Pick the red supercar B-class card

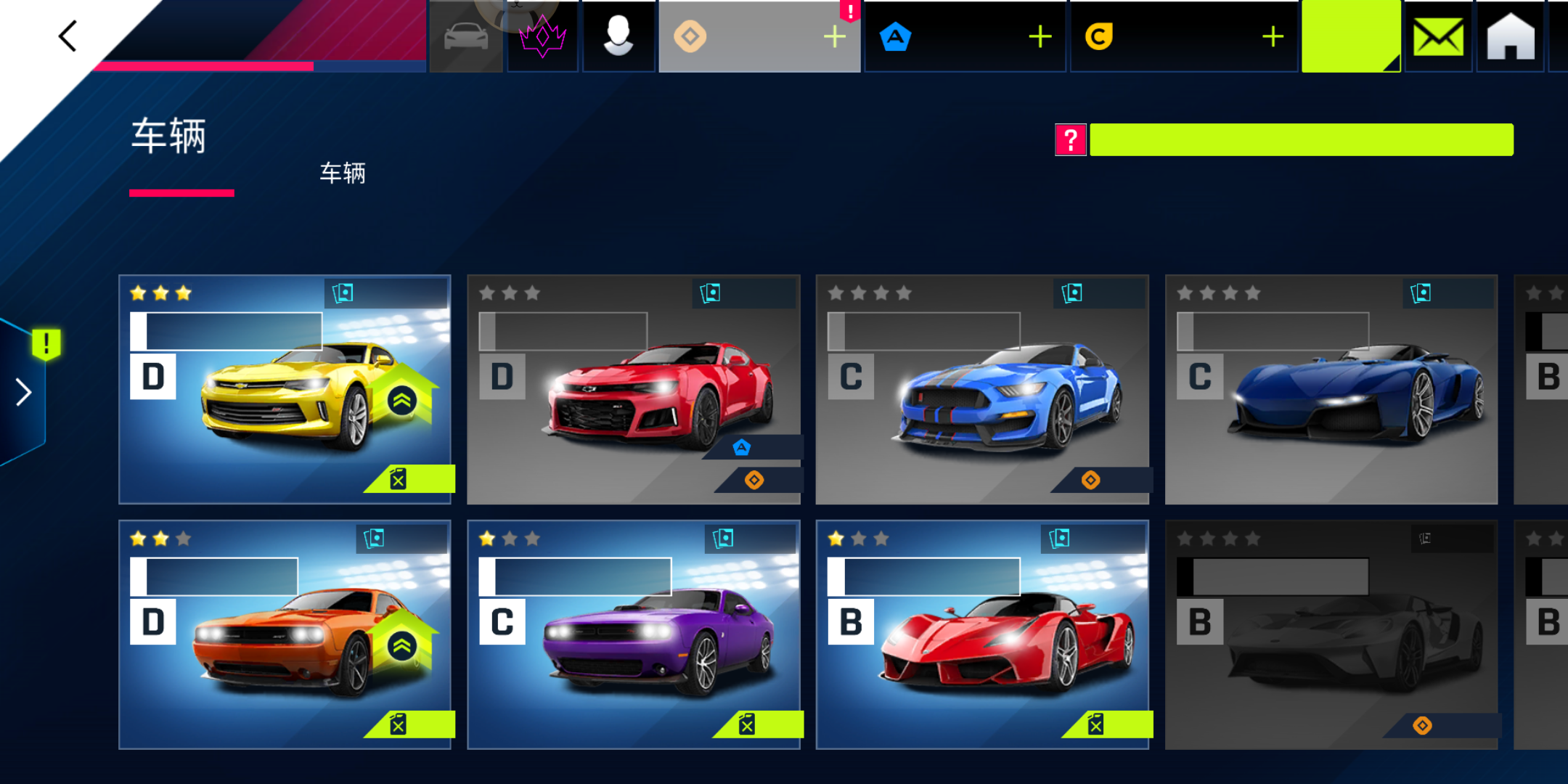(981, 634)
